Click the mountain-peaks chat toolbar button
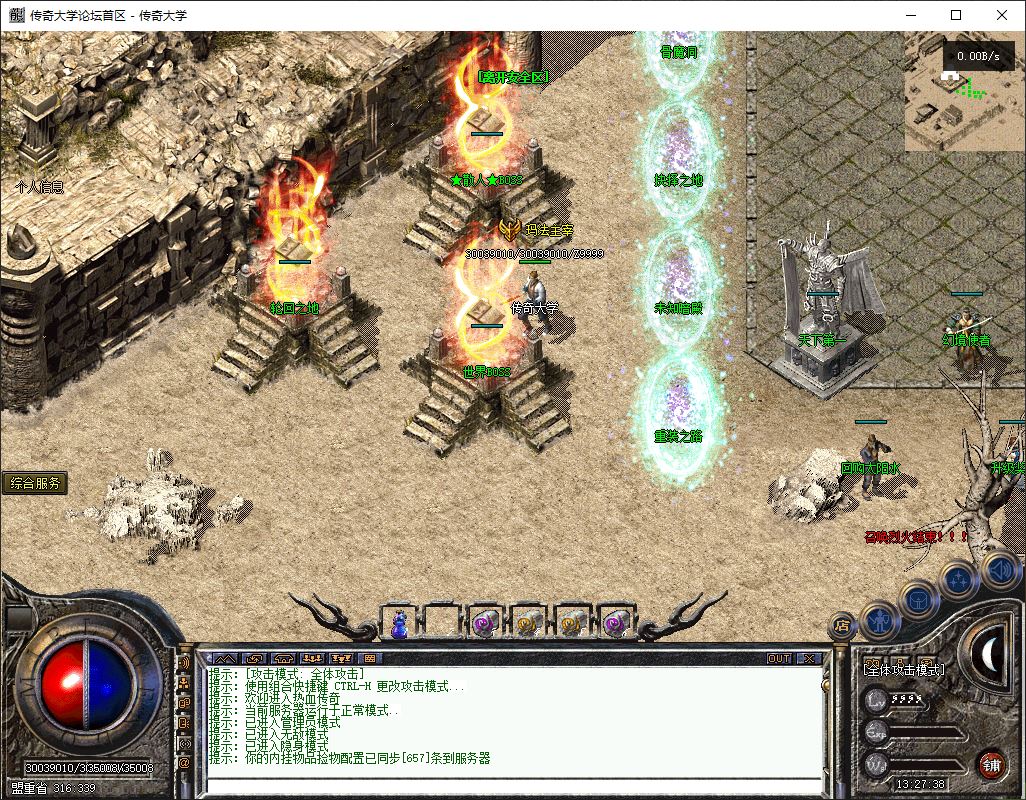 coord(225,659)
